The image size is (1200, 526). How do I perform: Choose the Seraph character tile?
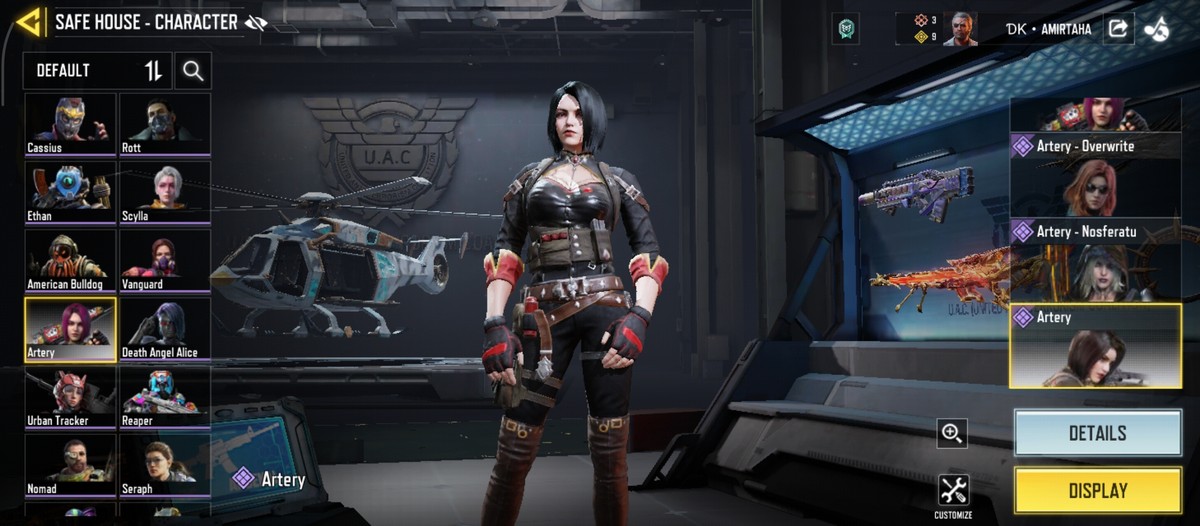tap(165, 467)
